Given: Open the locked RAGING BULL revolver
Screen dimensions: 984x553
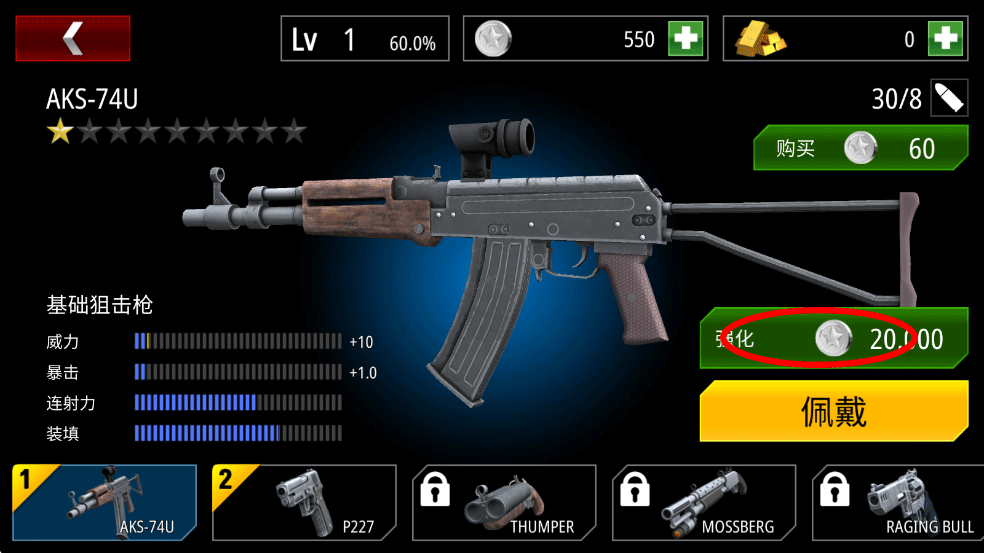Looking at the screenshot, I should point(898,502).
